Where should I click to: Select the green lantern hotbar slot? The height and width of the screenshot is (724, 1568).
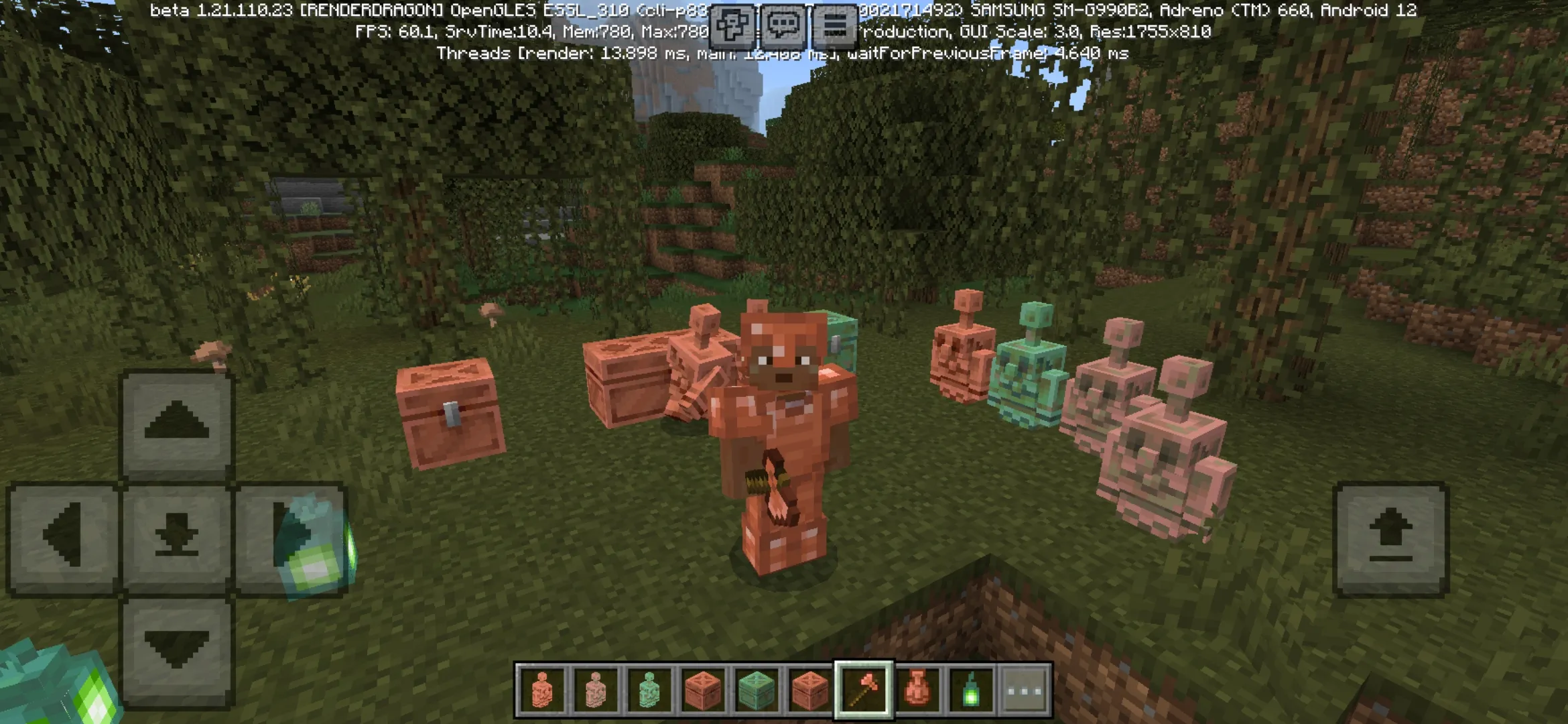click(x=971, y=690)
